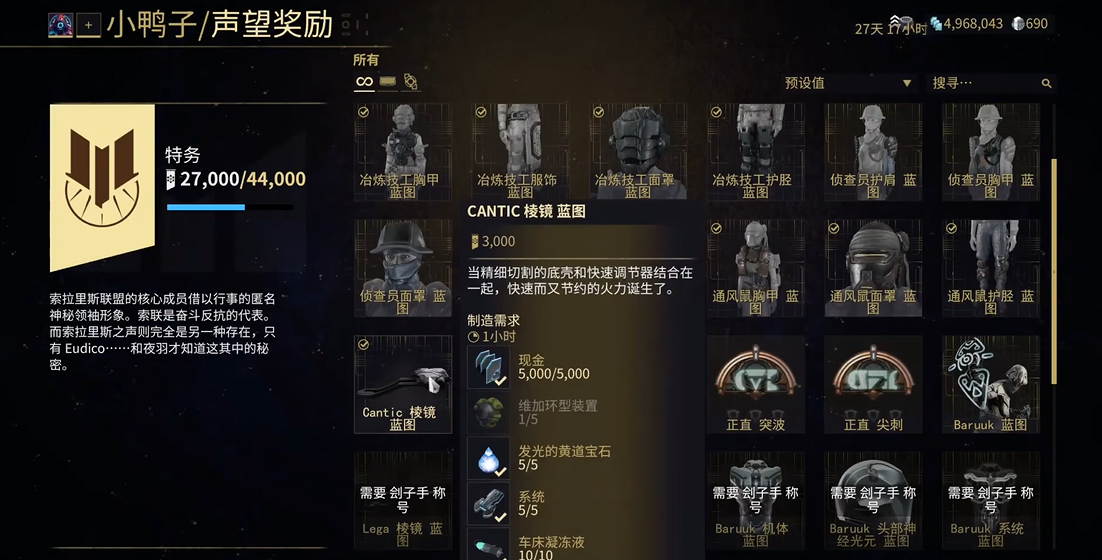This screenshot has width=1102, height=560.
Task: Choose the Baruuk 蓝图 warframe tile
Action: (990, 384)
